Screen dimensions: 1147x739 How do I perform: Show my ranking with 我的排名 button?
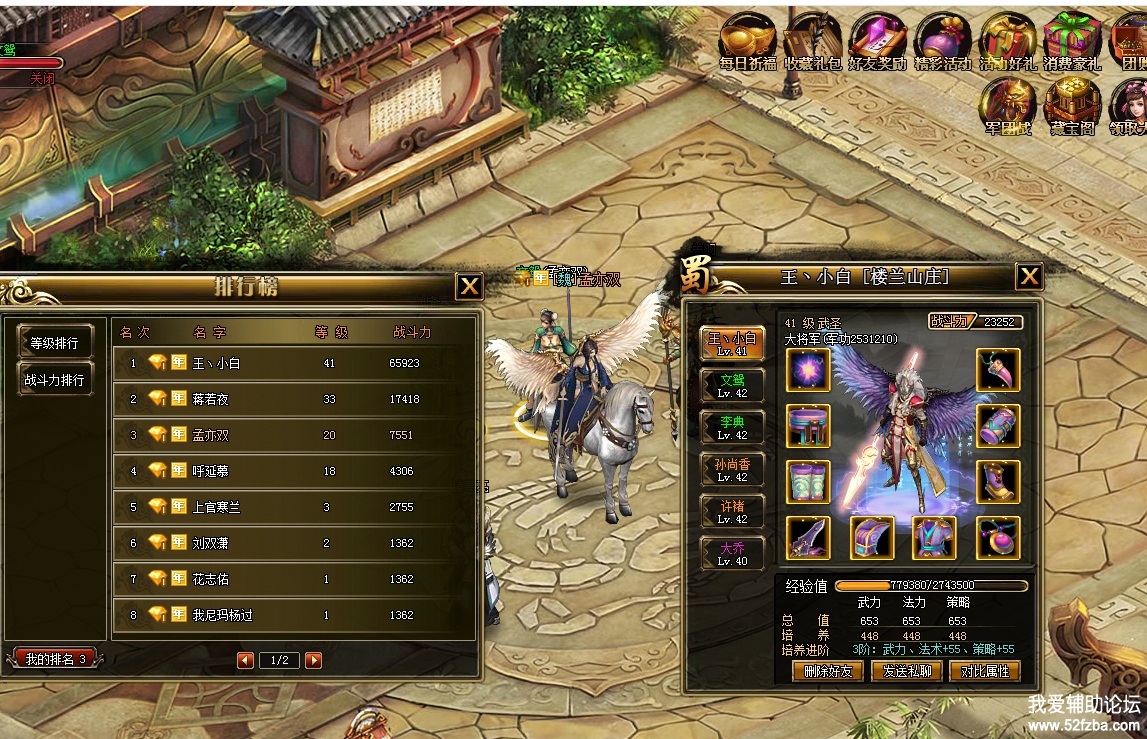(54, 659)
